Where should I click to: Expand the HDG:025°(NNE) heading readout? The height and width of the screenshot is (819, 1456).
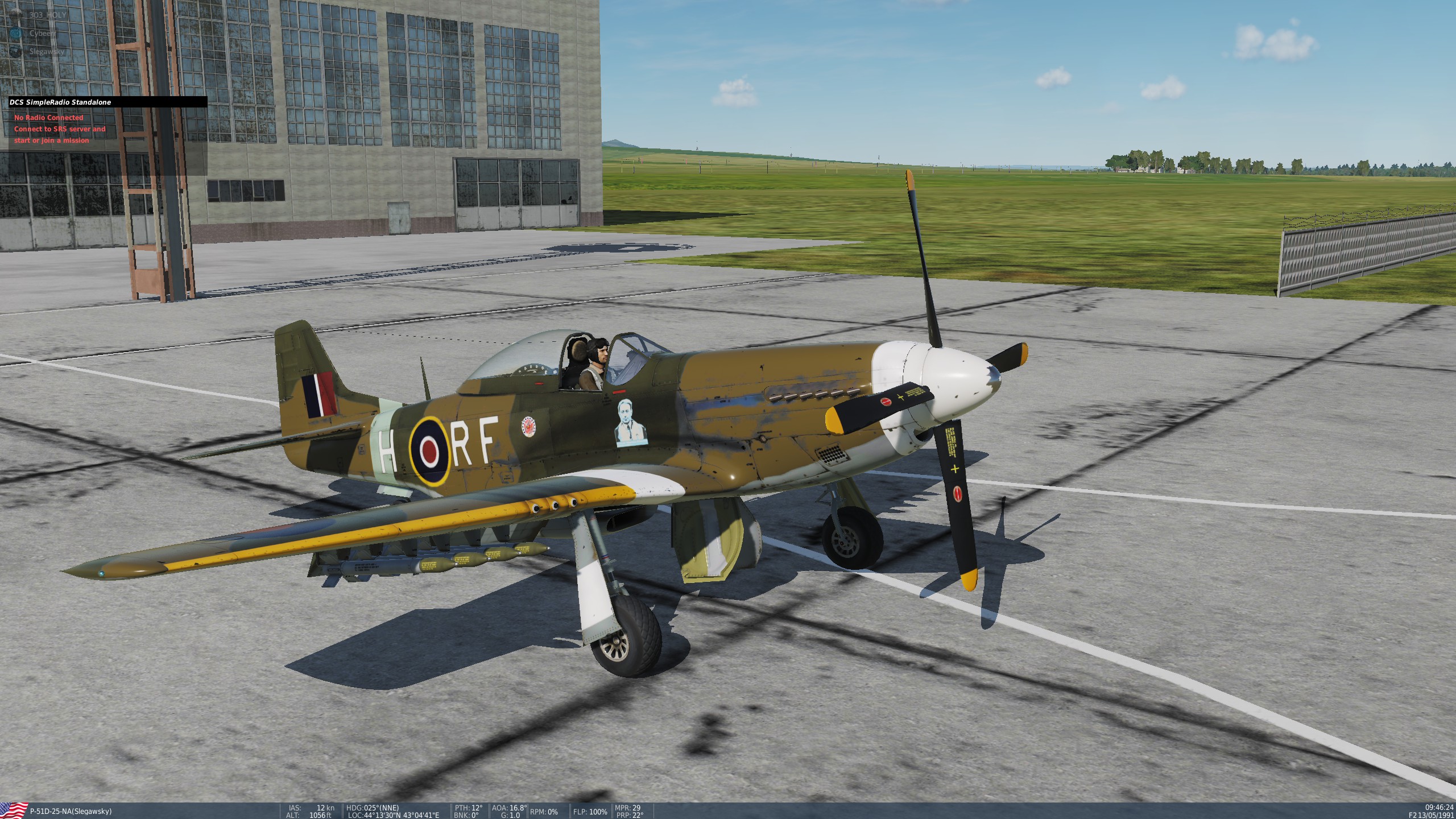click(x=373, y=807)
